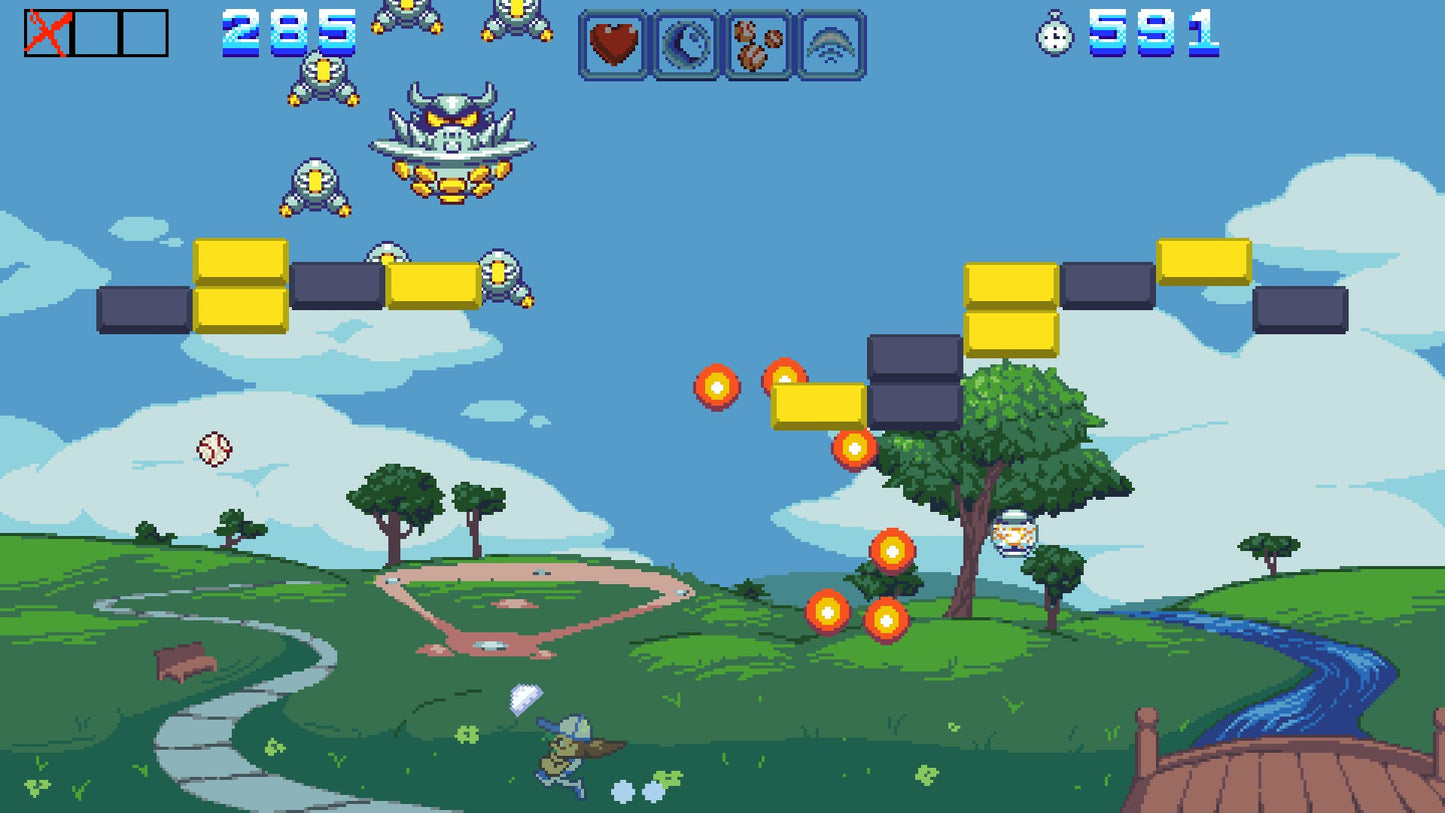Select the crescent wave power-up slot
Screen dimensions: 1445x813
pos(684,44)
